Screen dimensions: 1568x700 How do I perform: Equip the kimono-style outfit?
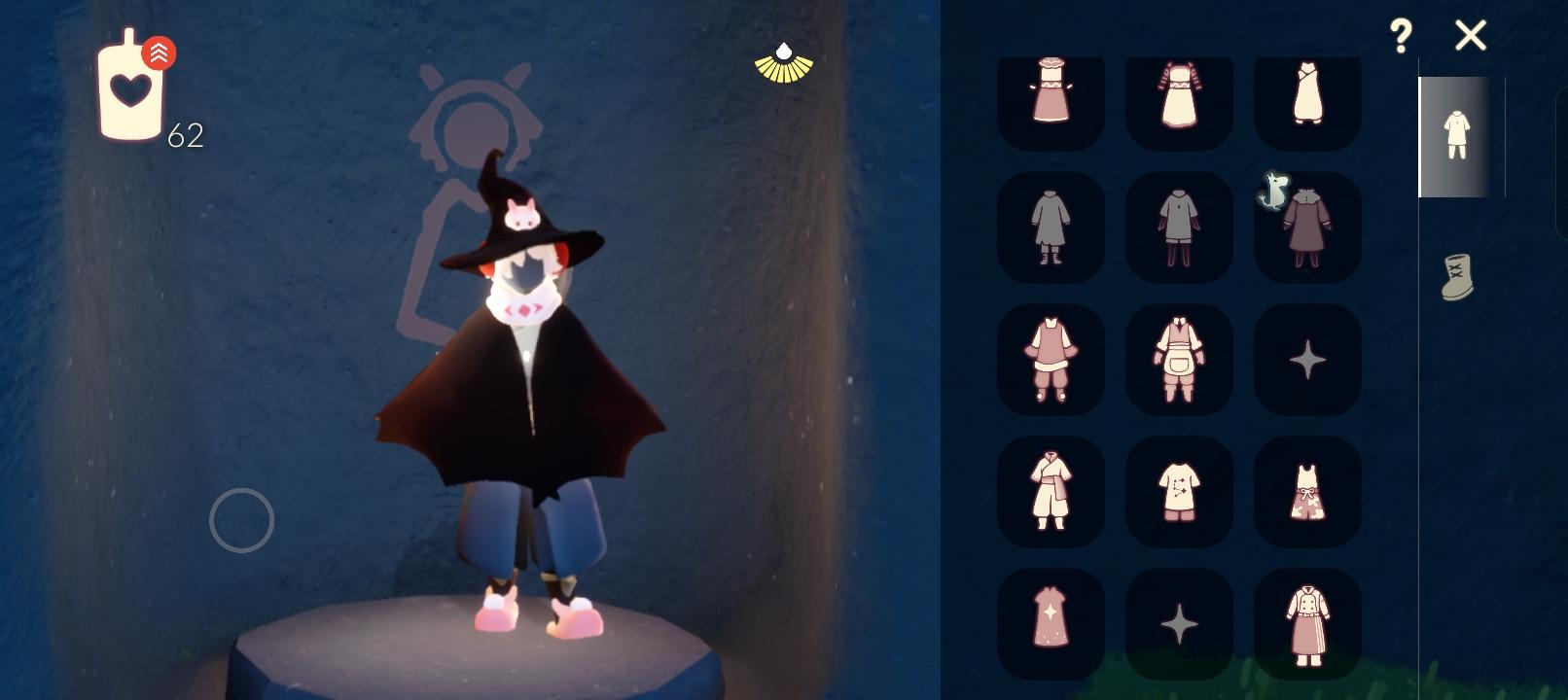[1051, 491]
